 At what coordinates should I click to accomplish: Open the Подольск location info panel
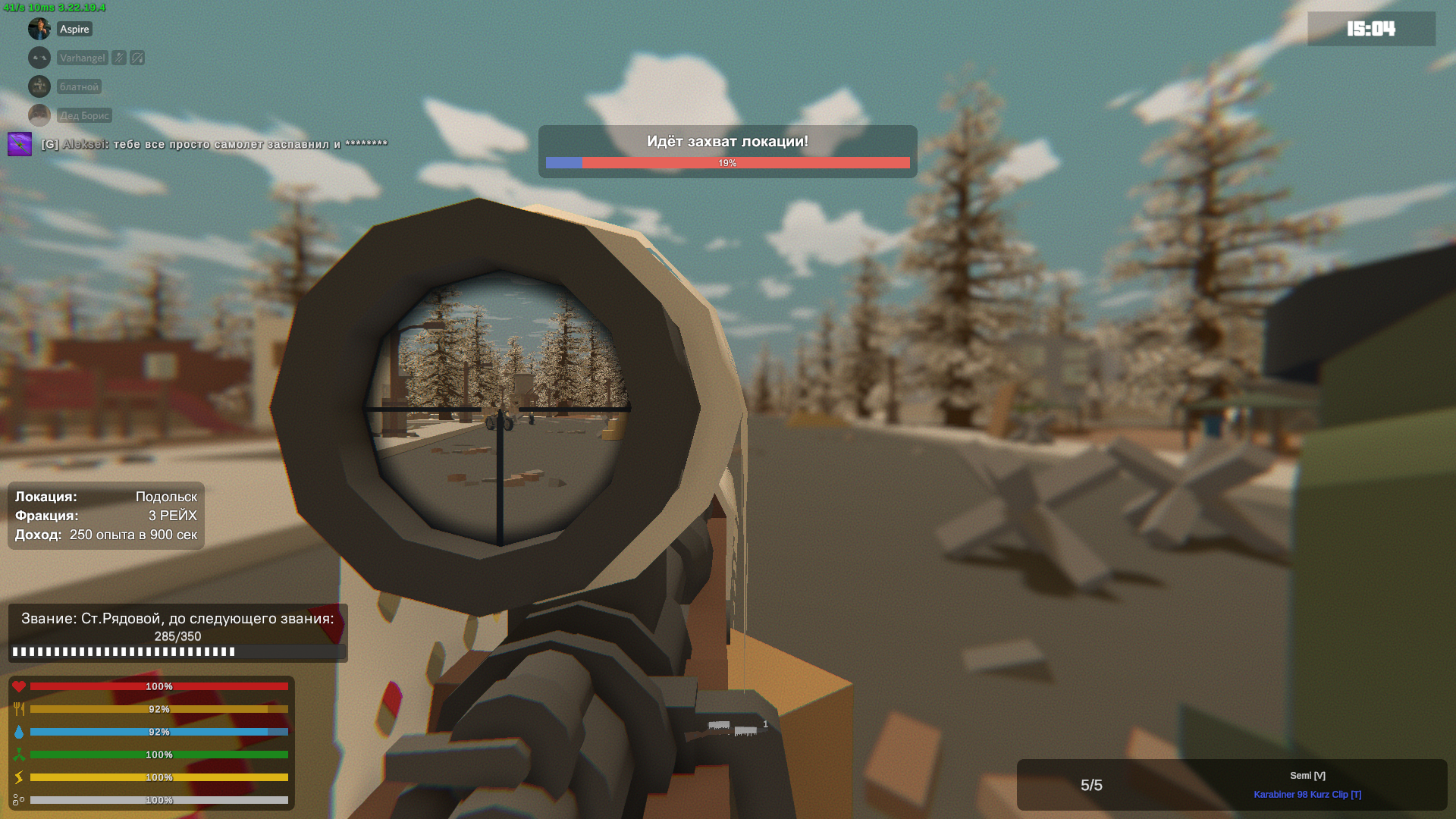pos(106,516)
